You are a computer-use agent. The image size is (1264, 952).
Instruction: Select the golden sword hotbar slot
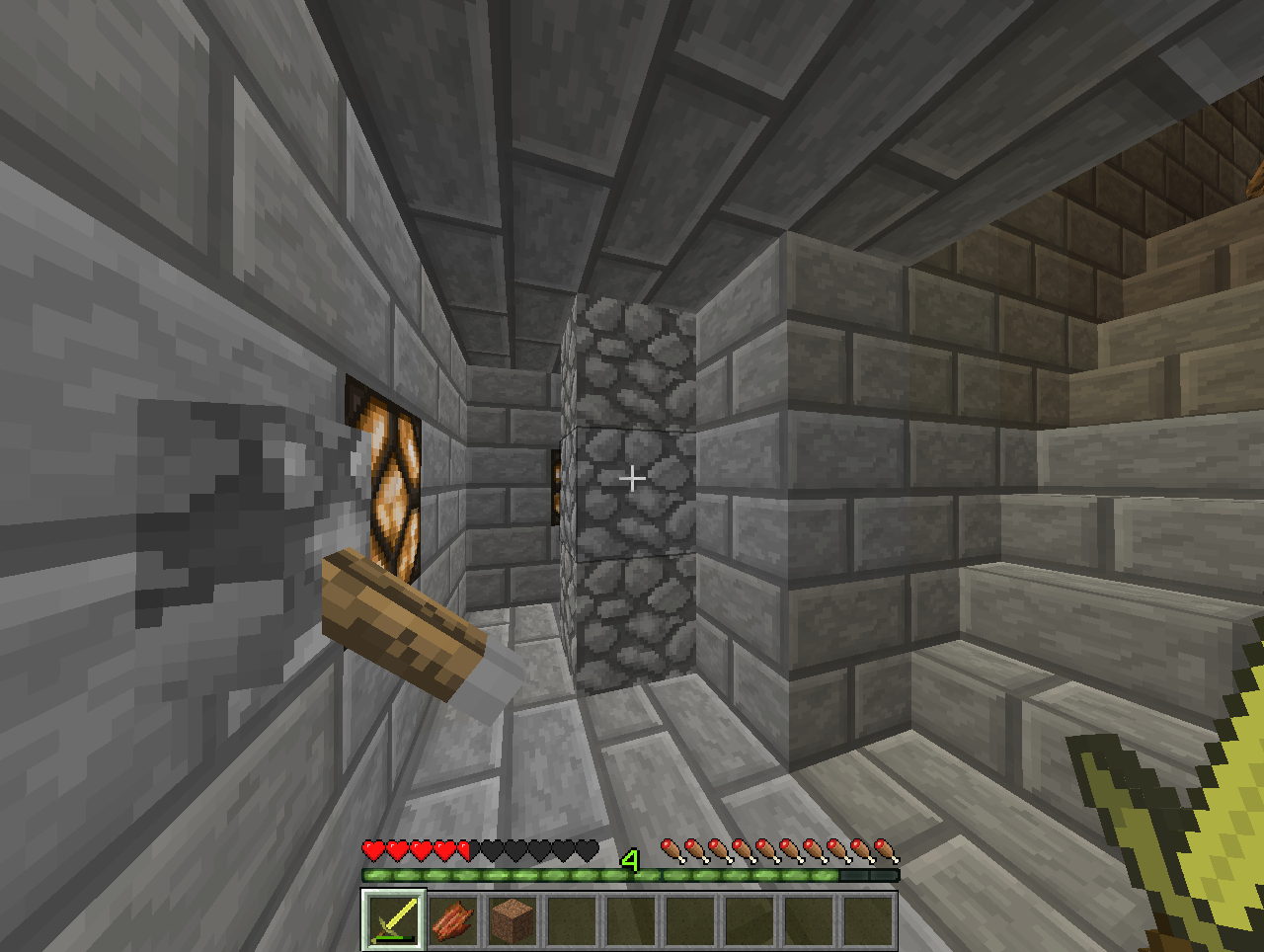pos(394,919)
